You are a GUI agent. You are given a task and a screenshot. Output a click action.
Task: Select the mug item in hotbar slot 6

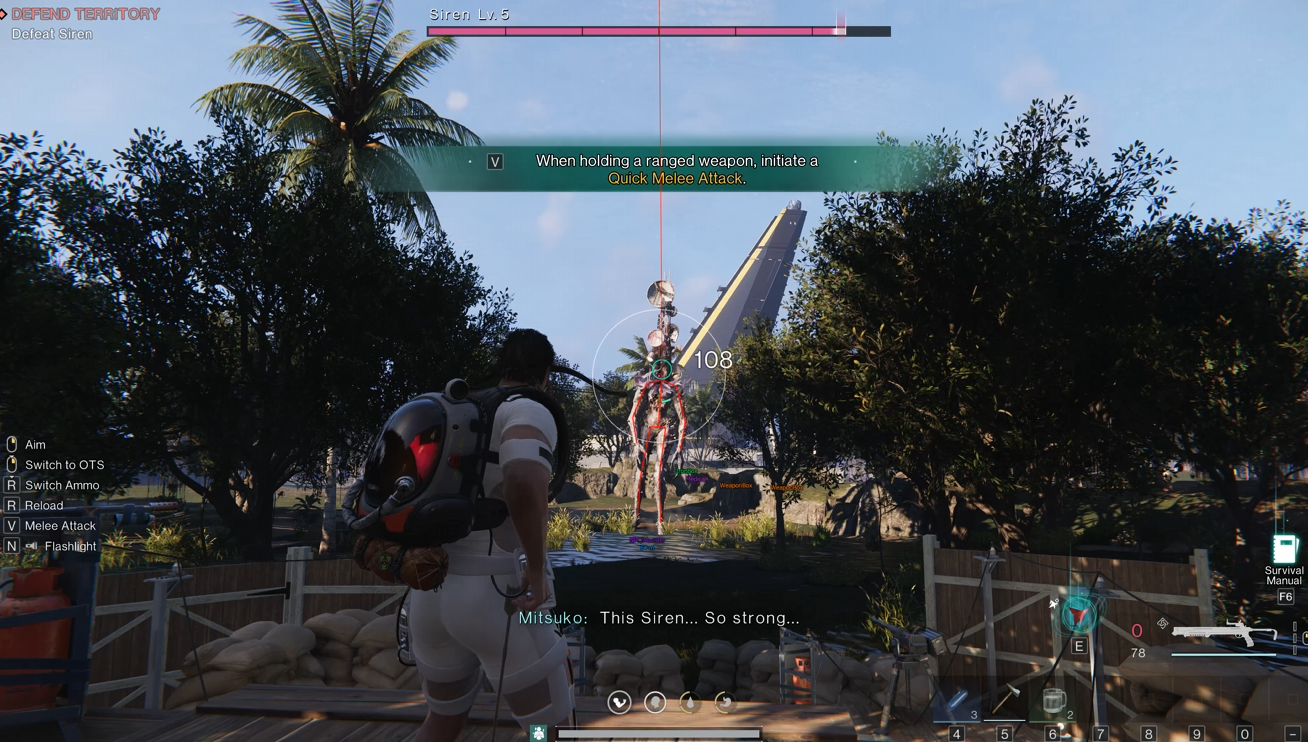1056,700
